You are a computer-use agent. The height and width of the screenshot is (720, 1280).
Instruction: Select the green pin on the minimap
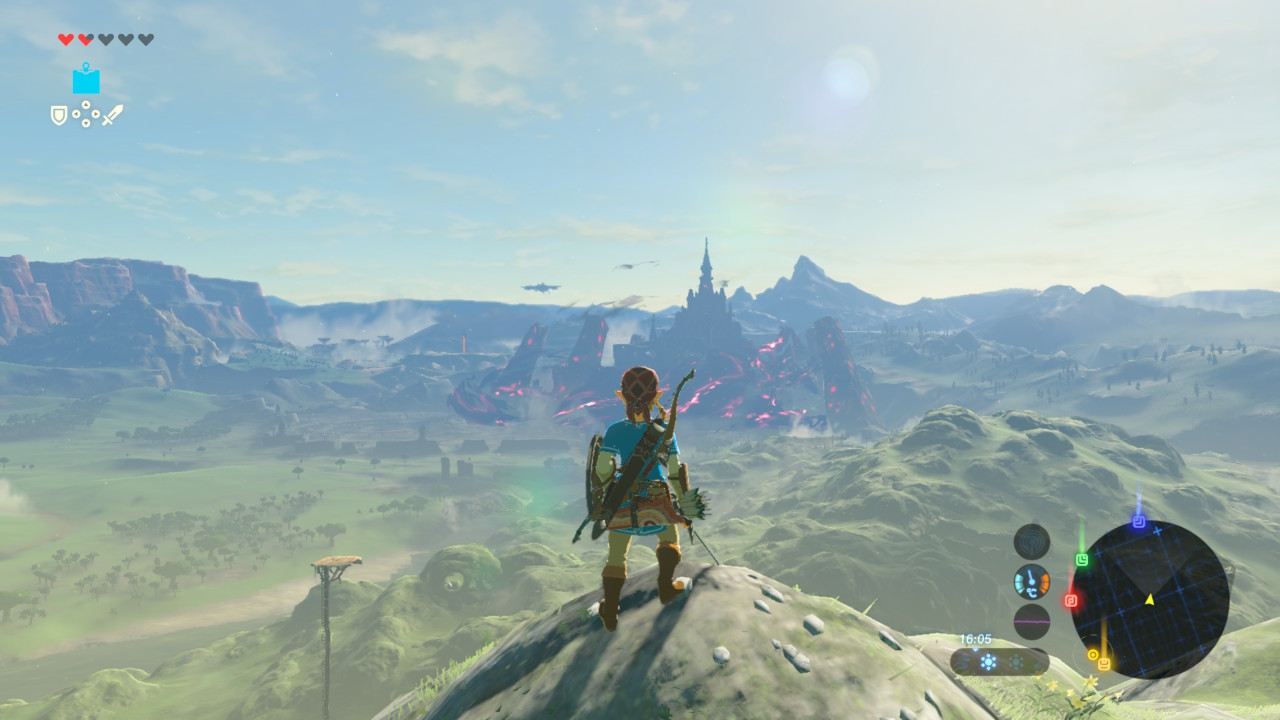click(1081, 560)
